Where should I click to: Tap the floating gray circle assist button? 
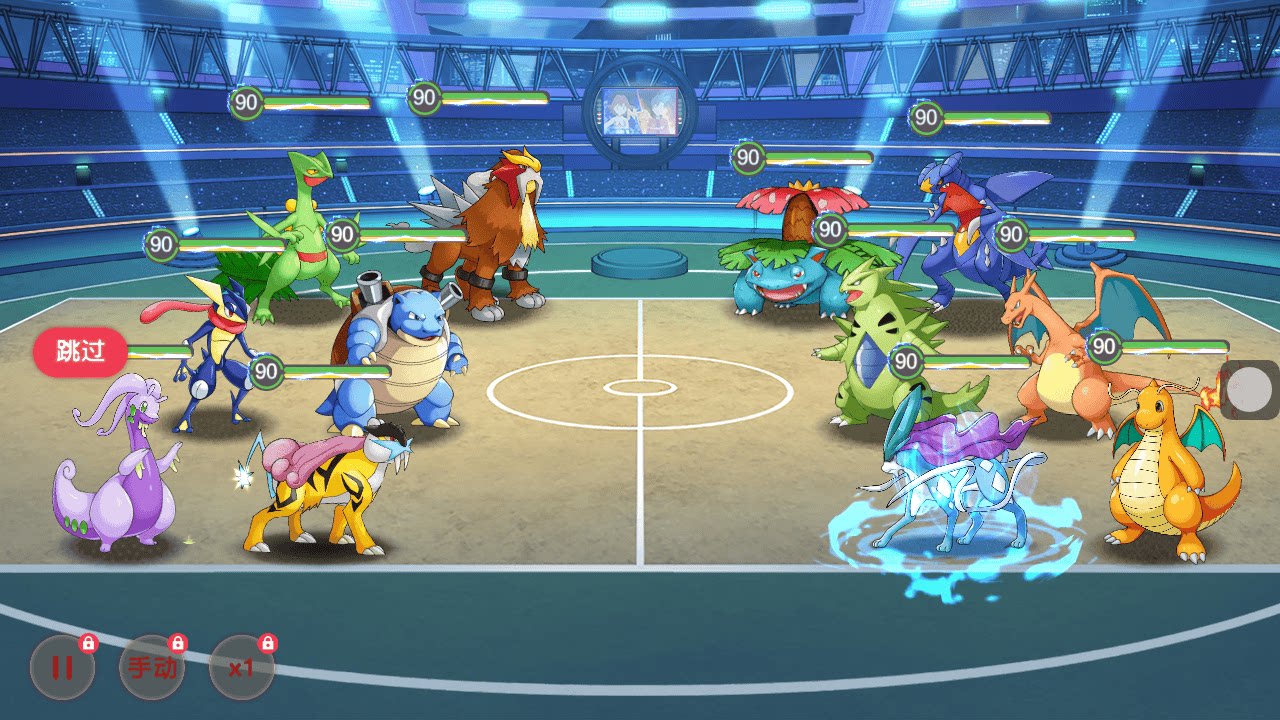tap(1248, 390)
